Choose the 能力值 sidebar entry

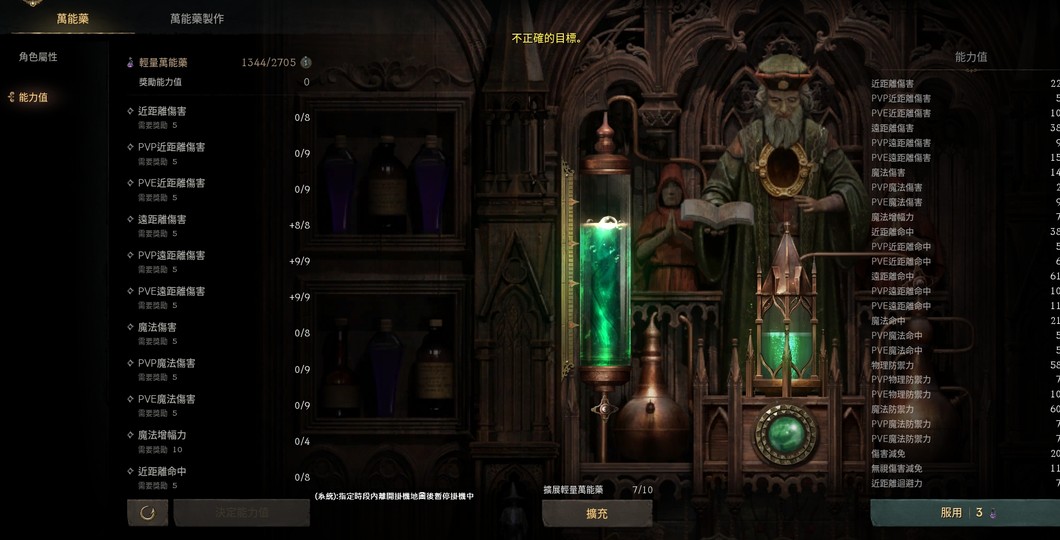34,97
